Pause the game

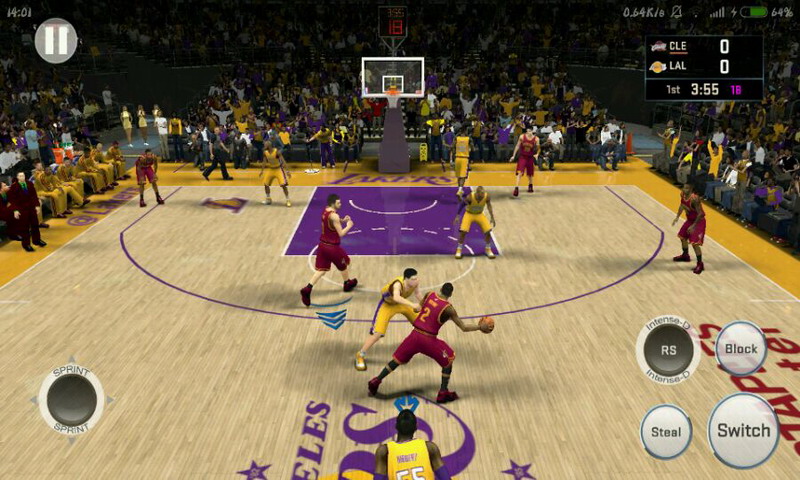56,40
